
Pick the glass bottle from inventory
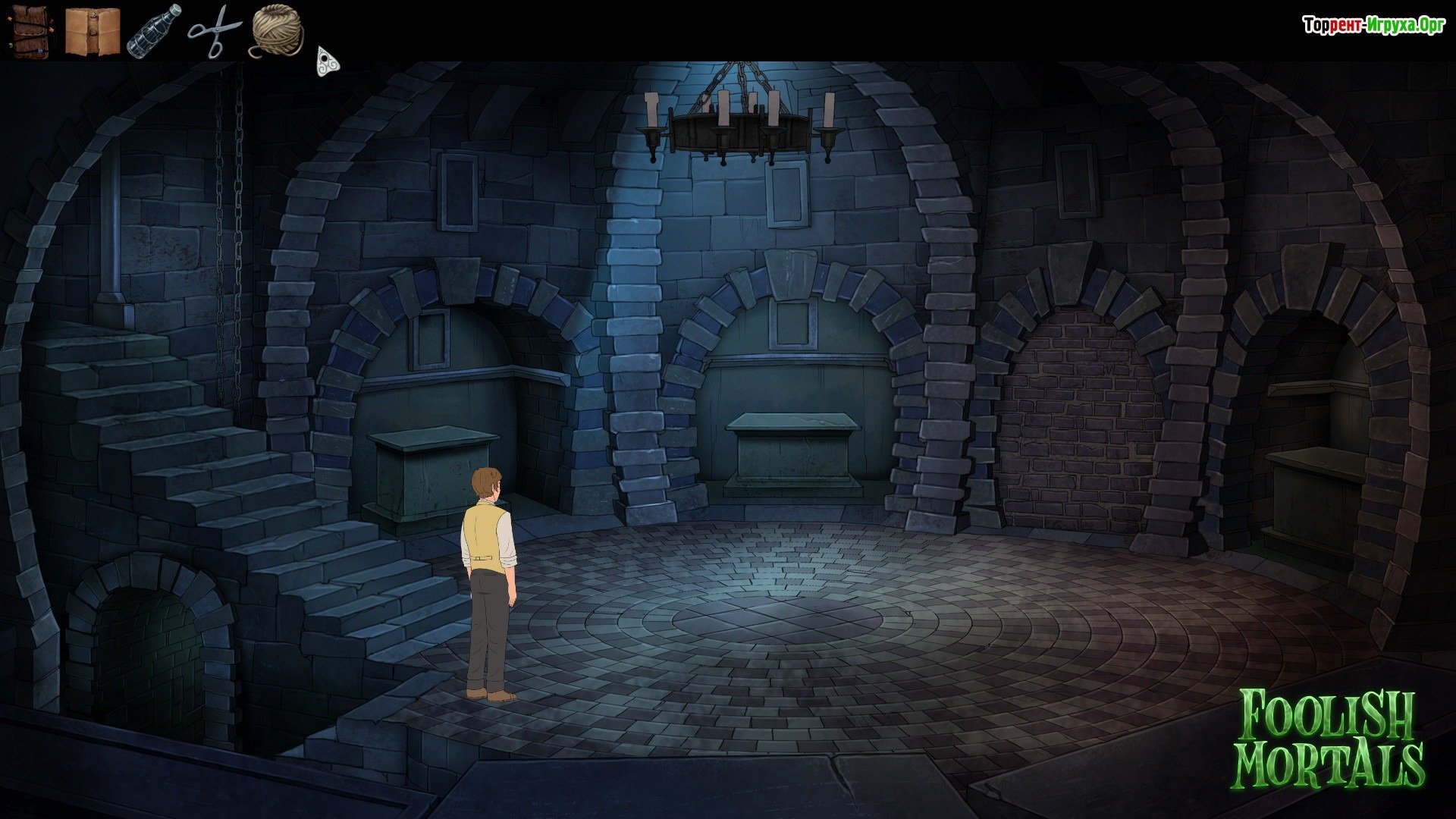pos(154,31)
